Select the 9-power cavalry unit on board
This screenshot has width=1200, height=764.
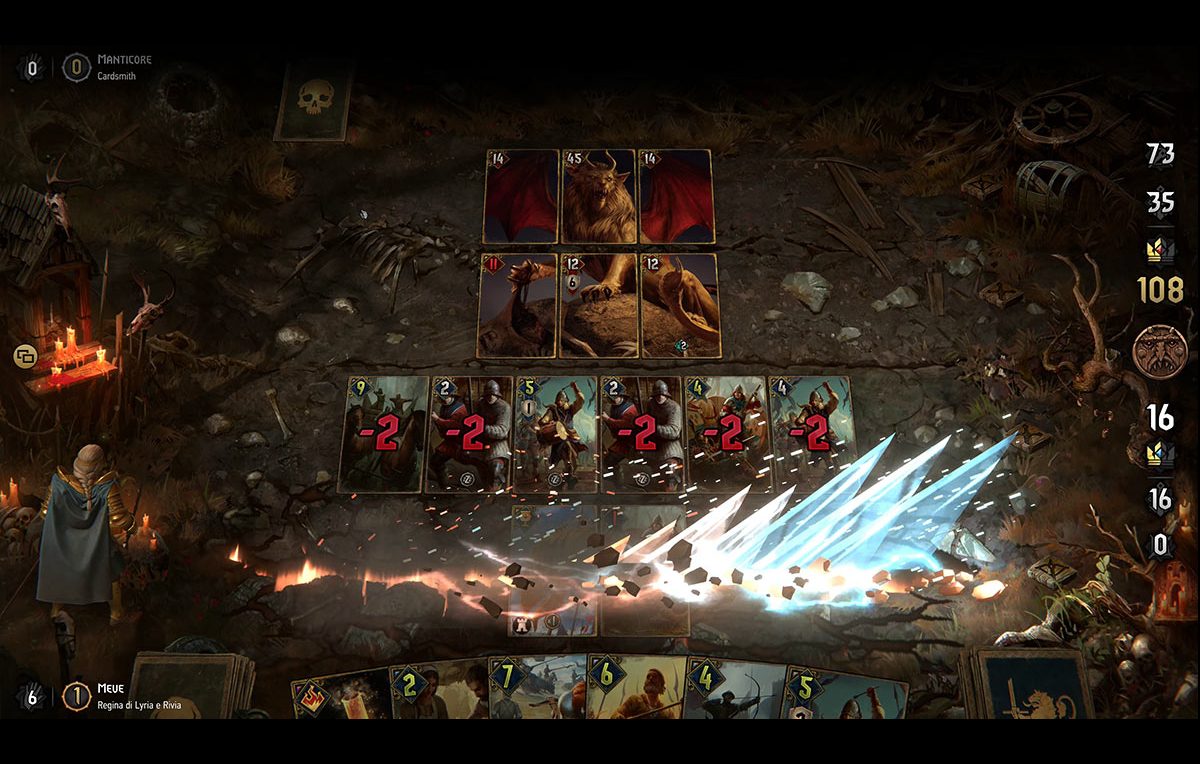(384, 434)
